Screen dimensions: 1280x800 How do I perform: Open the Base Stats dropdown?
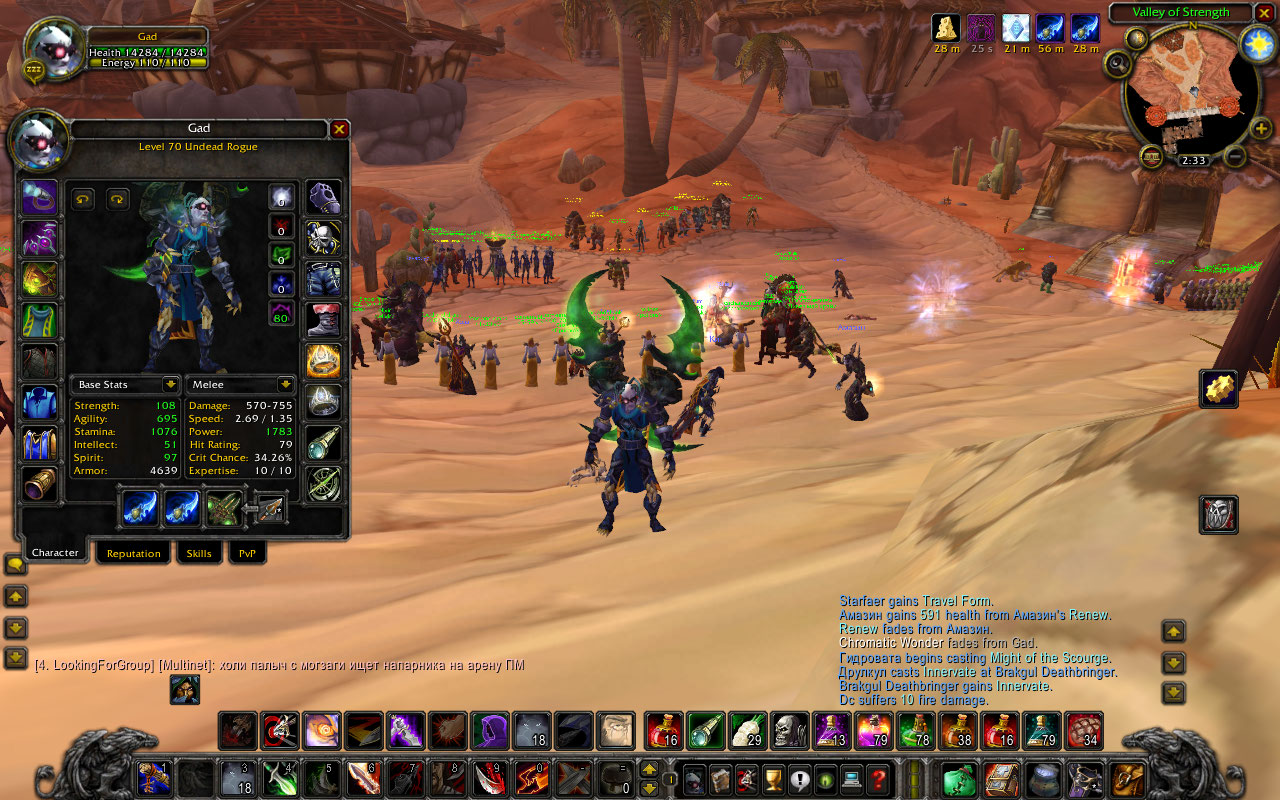pos(171,384)
